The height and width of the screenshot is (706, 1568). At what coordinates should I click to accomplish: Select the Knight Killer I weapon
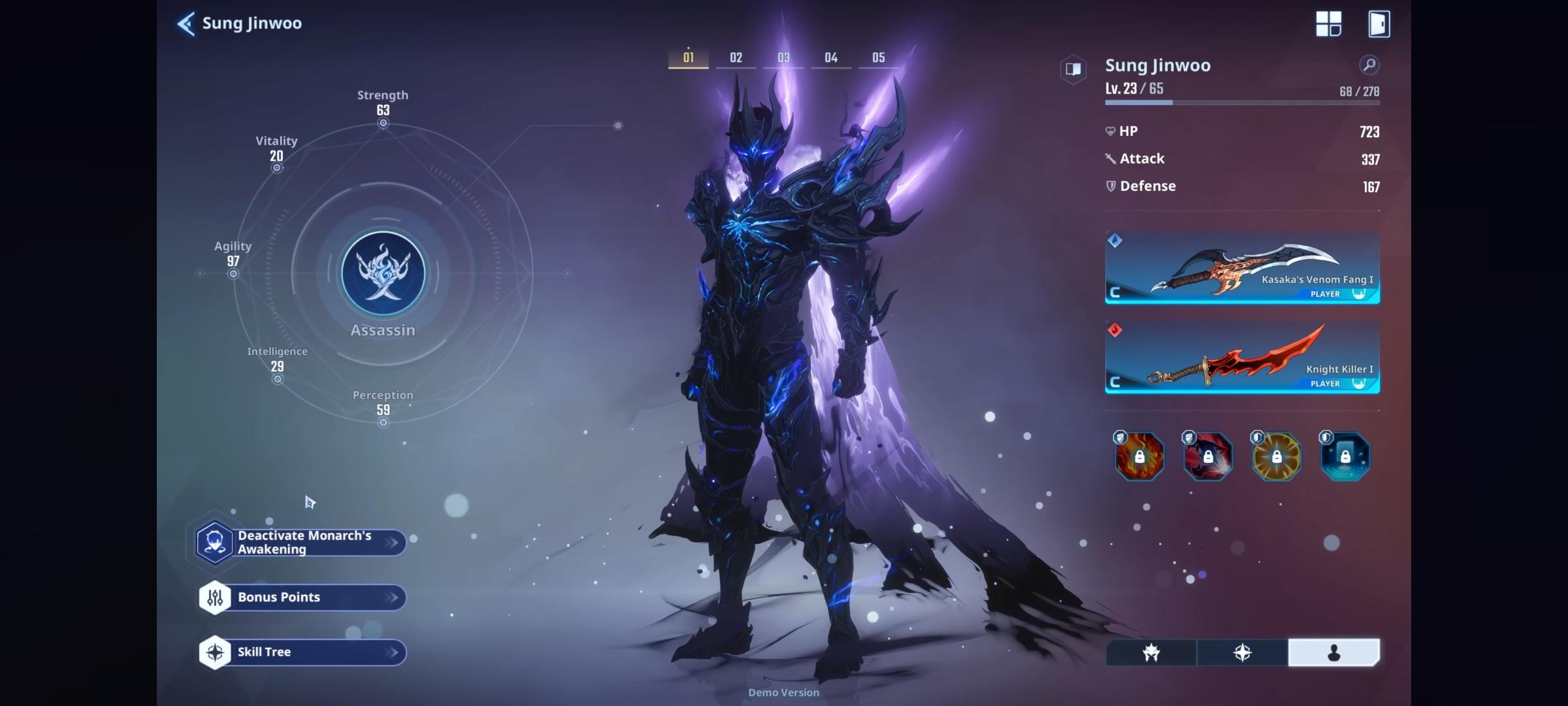coord(1242,357)
